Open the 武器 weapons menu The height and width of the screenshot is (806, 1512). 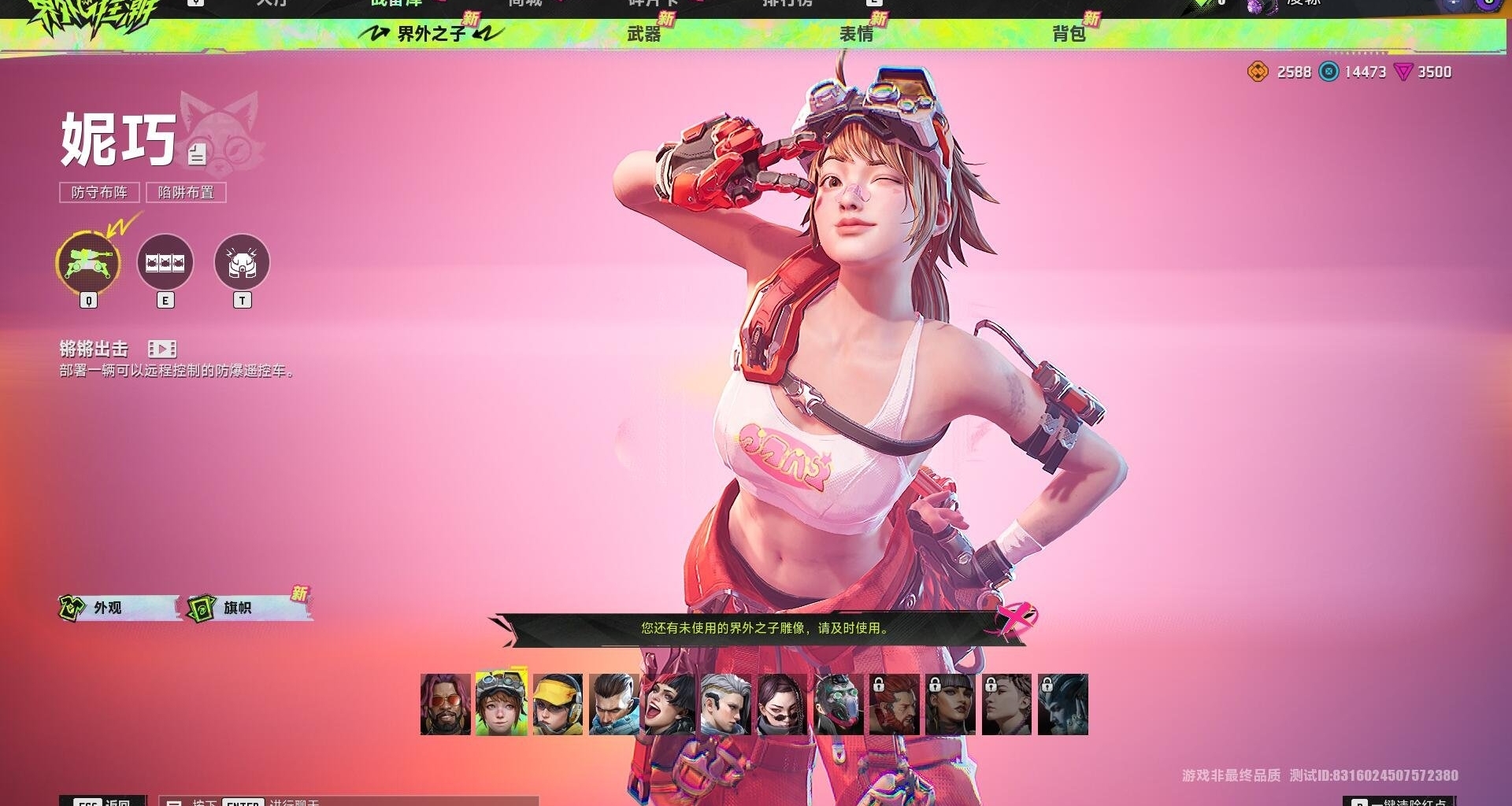pos(643,35)
